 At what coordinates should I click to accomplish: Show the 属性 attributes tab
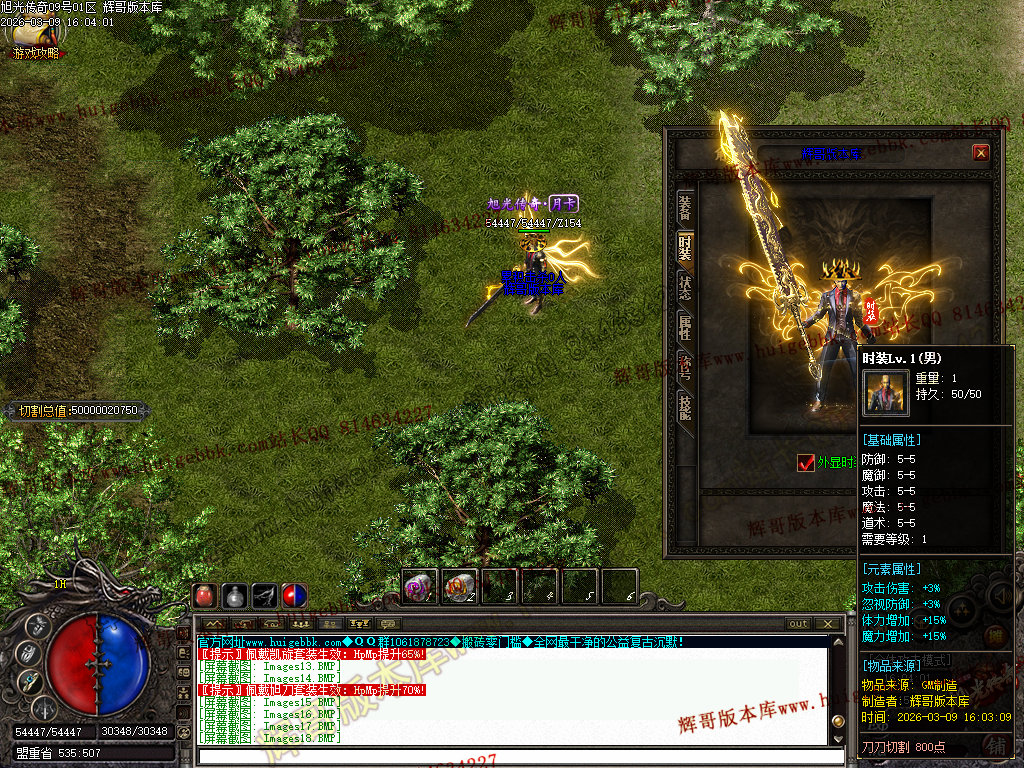[685, 327]
